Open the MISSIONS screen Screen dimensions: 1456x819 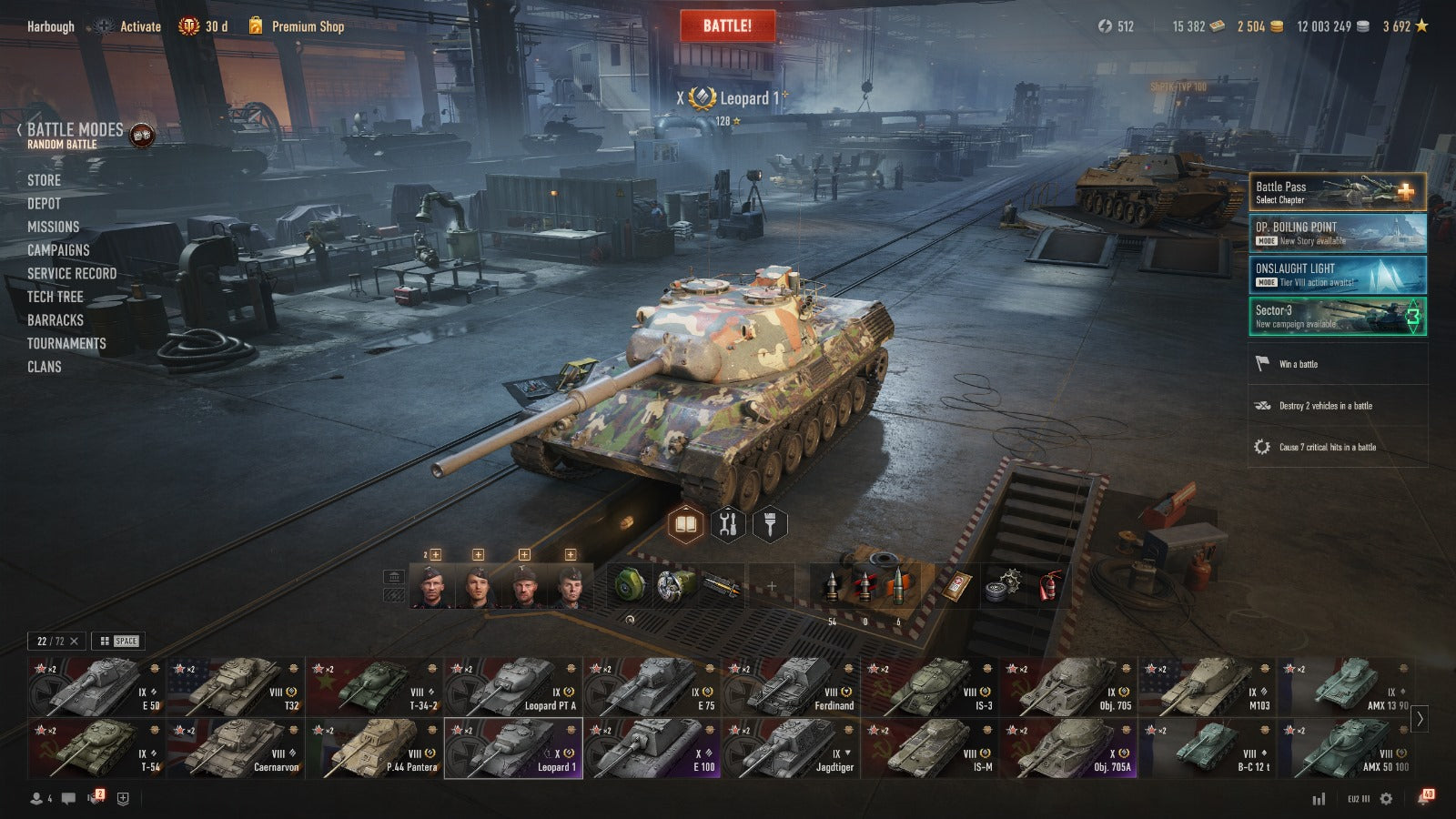[x=53, y=227]
